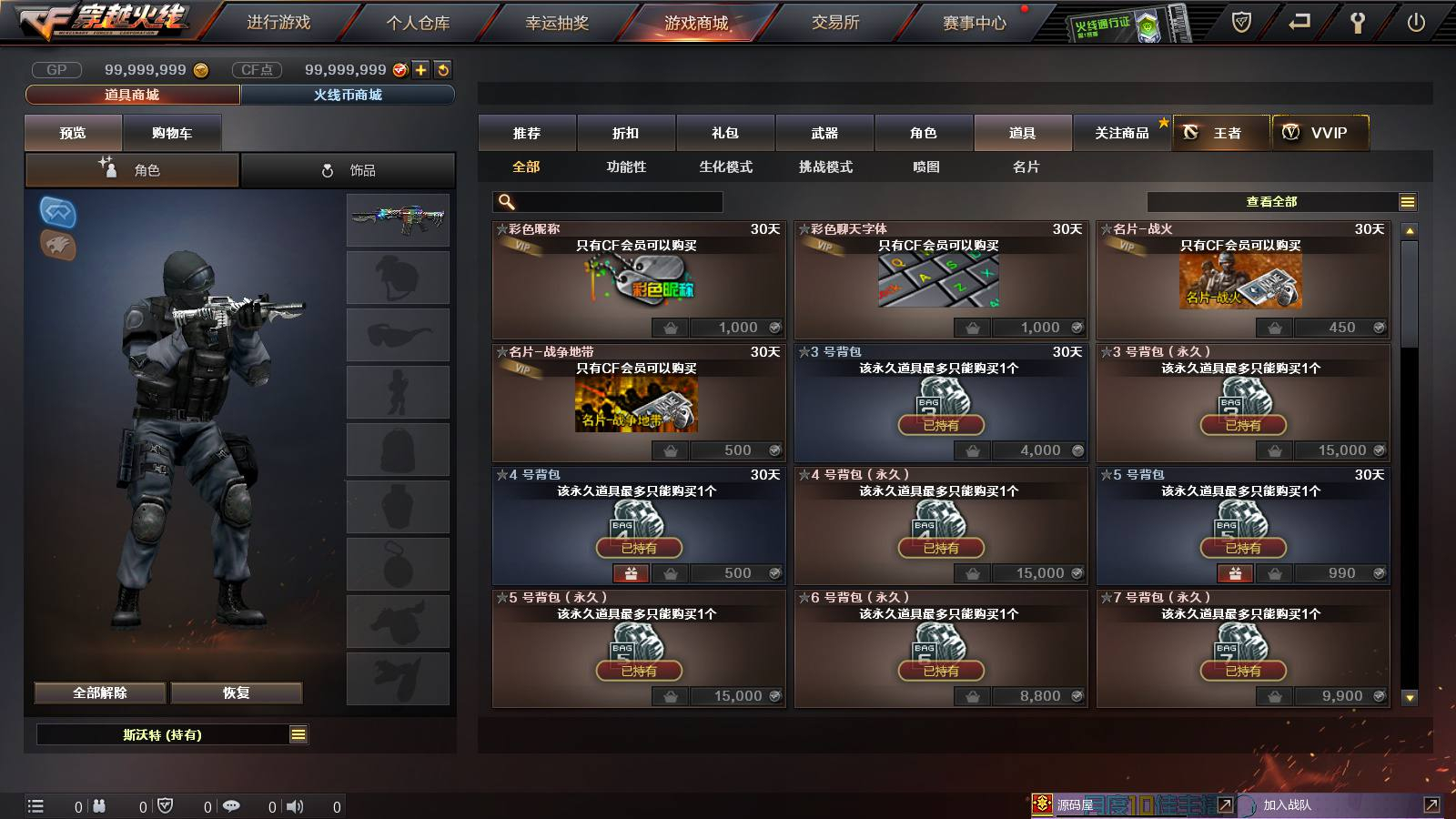Click the 恢复 restore button
Image resolution: width=1456 pixels, height=819 pixels.
237,693
